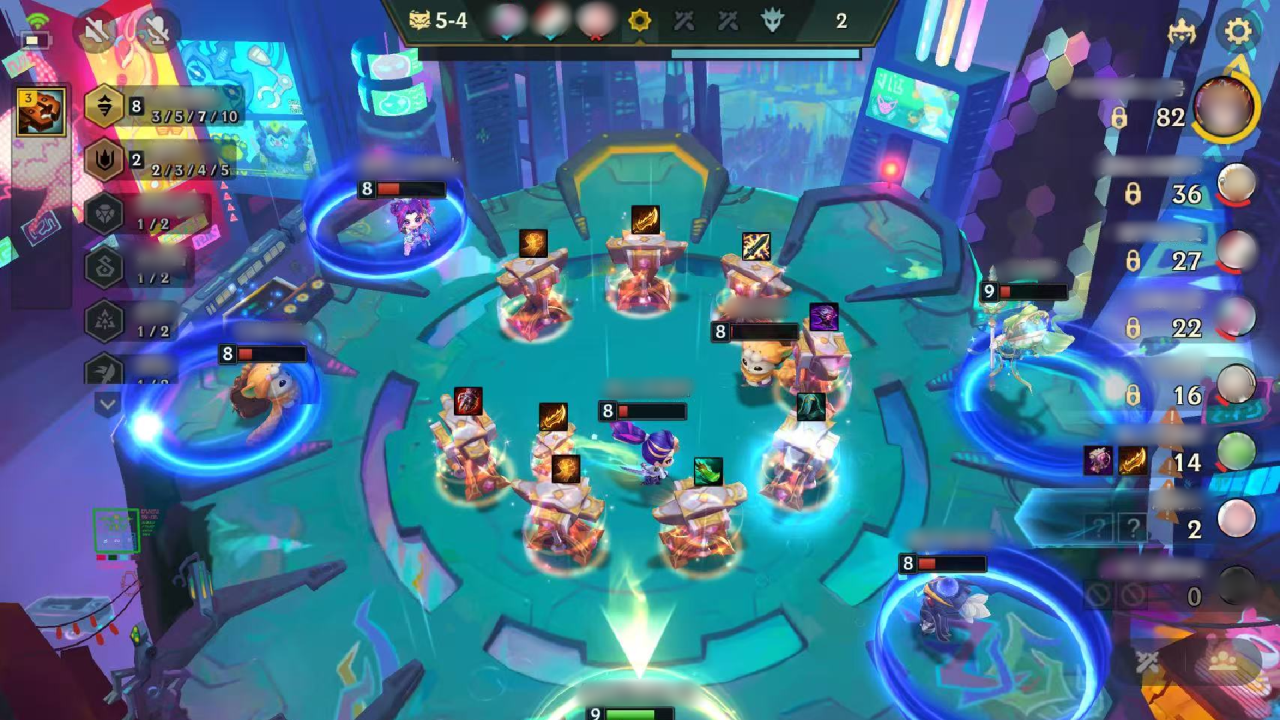
Task: Open the crossed swords combat panel
Action: [x=1147, y=661]
